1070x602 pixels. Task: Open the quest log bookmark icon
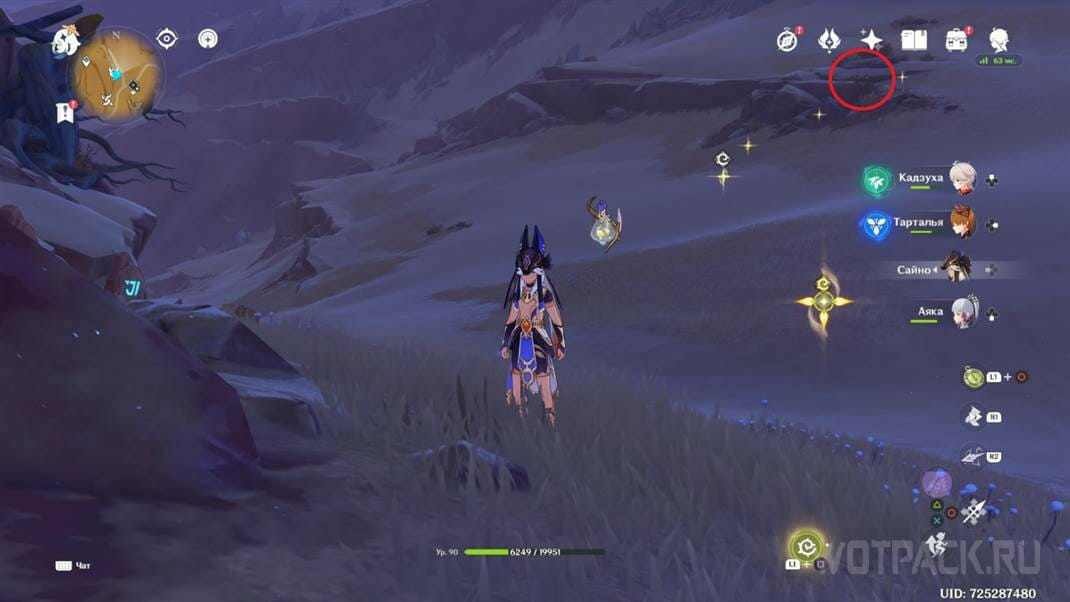tap(65, 112)
